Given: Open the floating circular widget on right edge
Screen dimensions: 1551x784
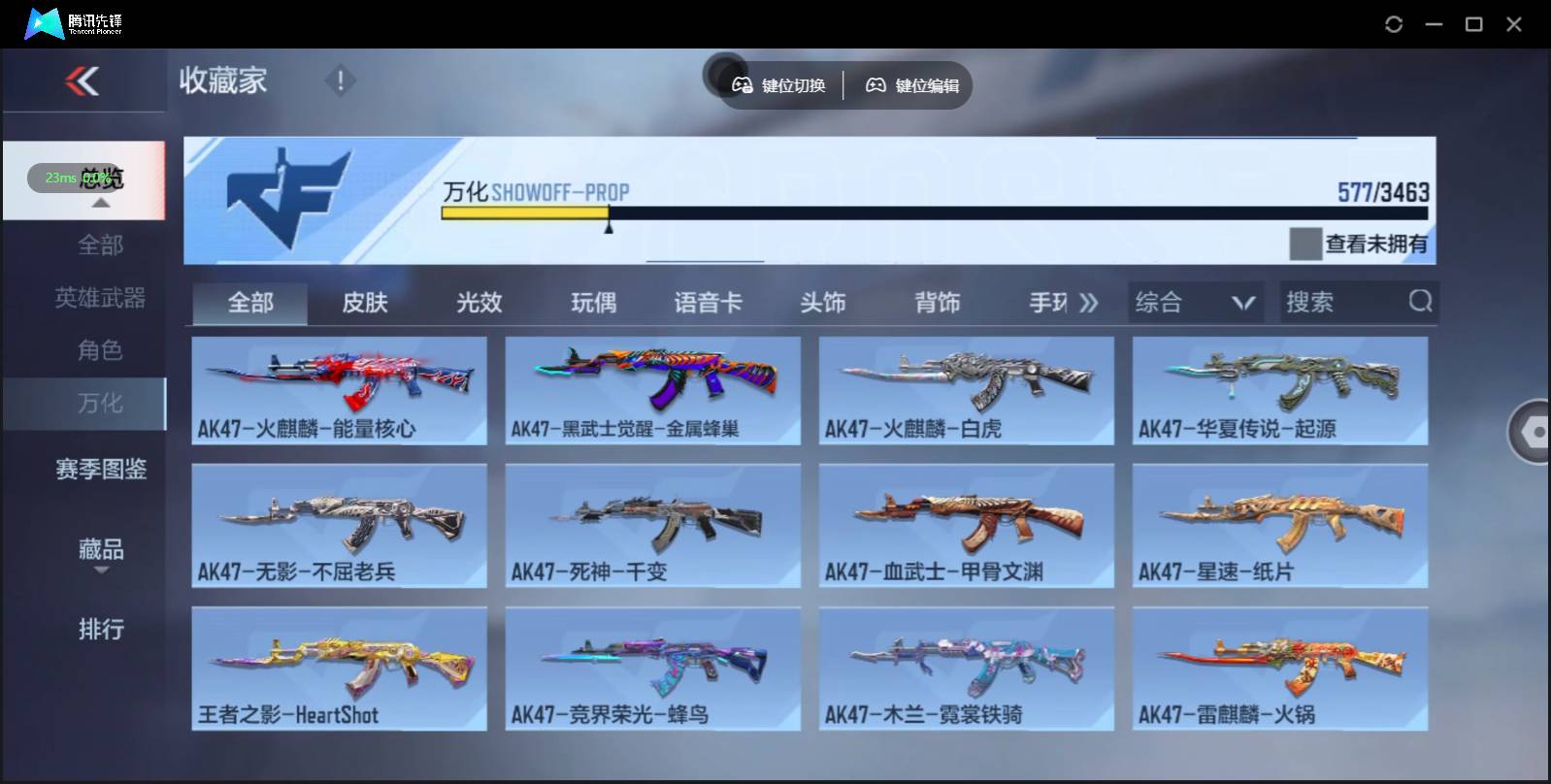Looking at the screenshot, I should (x=1532, y=430).
